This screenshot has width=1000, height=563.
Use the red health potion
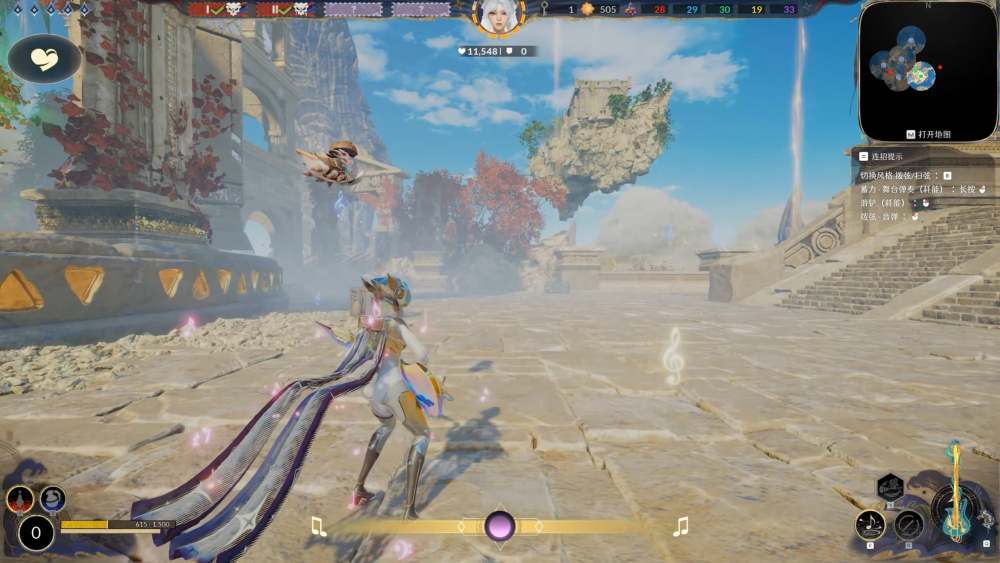point(20,497)
